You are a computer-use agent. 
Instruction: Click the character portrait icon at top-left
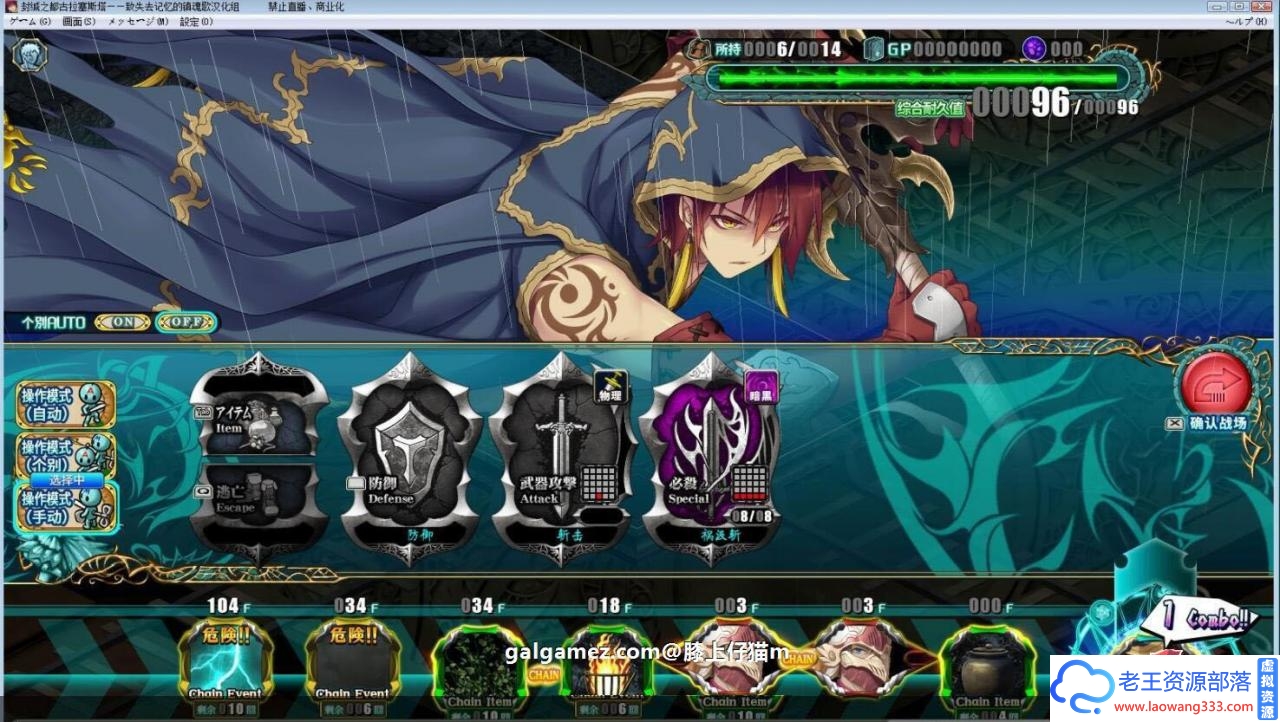[29, 54]
